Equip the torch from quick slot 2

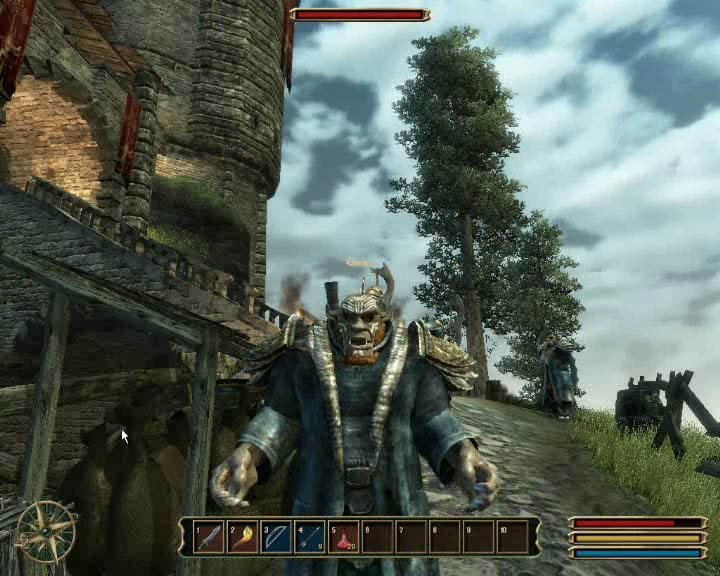pyautogui.click(x=243, y=537)
